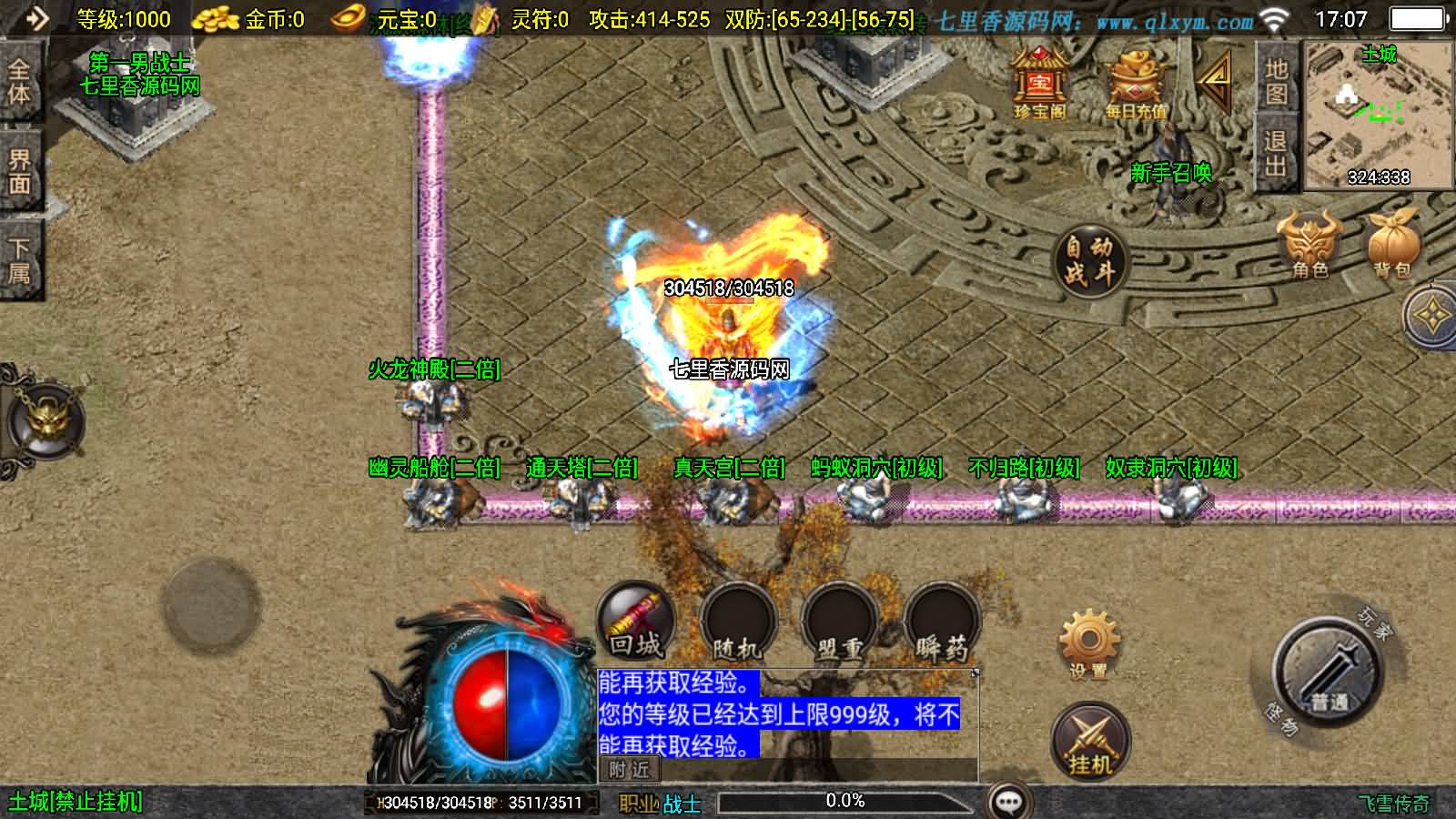Click the 0.0% experience progress bar
Screen dimensions: 1456x819
[x=844, y=801]
